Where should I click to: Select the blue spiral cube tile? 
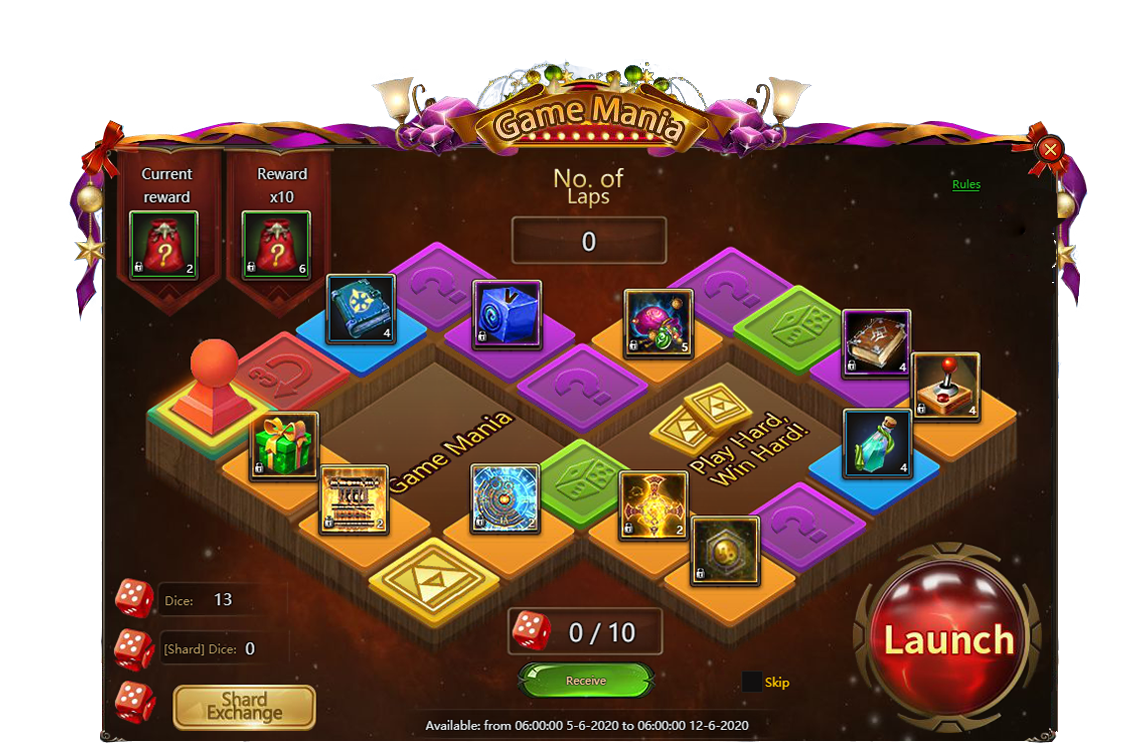coord(507,314)
